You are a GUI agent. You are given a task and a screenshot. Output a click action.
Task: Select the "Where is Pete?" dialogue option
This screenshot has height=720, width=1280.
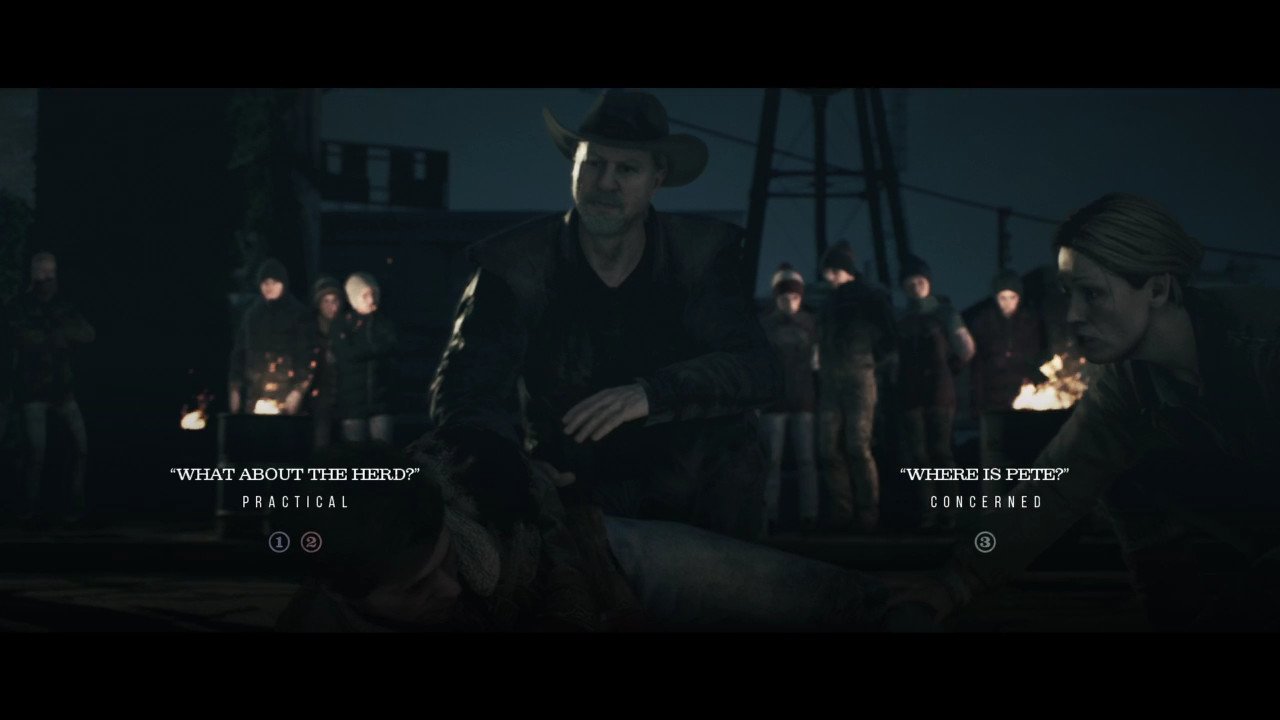pyautogui.click(x=984, y=474)
